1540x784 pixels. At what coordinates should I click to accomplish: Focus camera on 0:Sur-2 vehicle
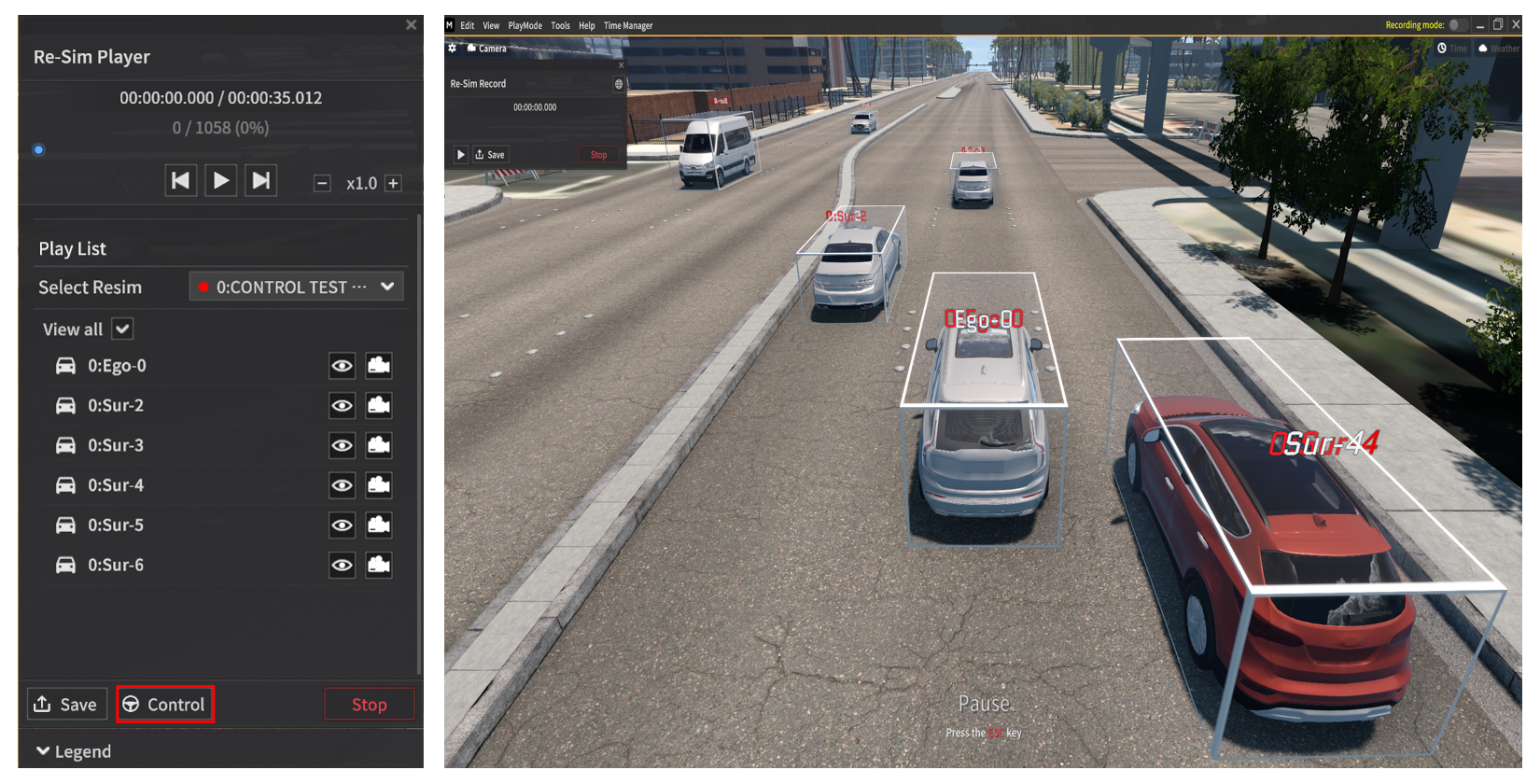tap(379, 406)
